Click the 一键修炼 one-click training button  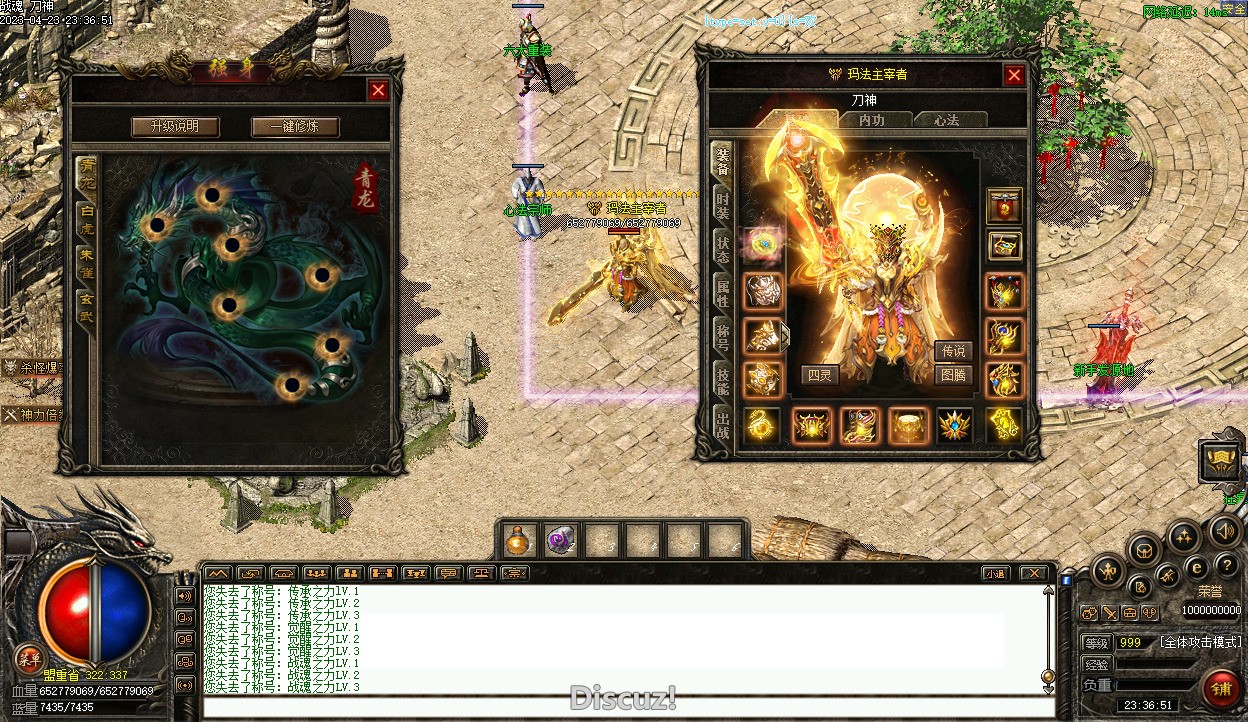click(295, 127)
